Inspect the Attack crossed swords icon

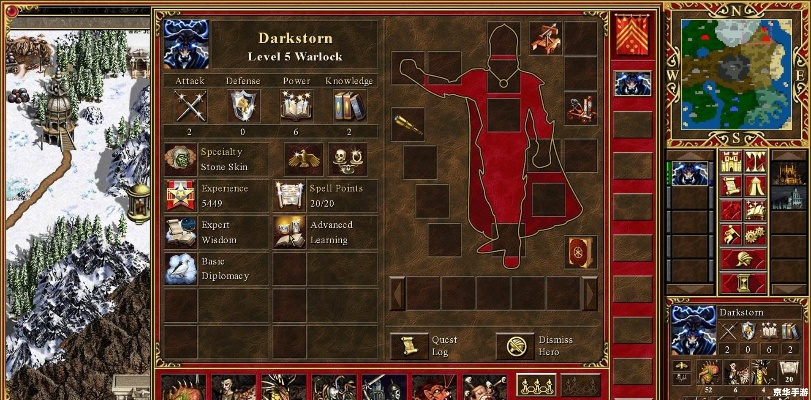coord(189,105)
